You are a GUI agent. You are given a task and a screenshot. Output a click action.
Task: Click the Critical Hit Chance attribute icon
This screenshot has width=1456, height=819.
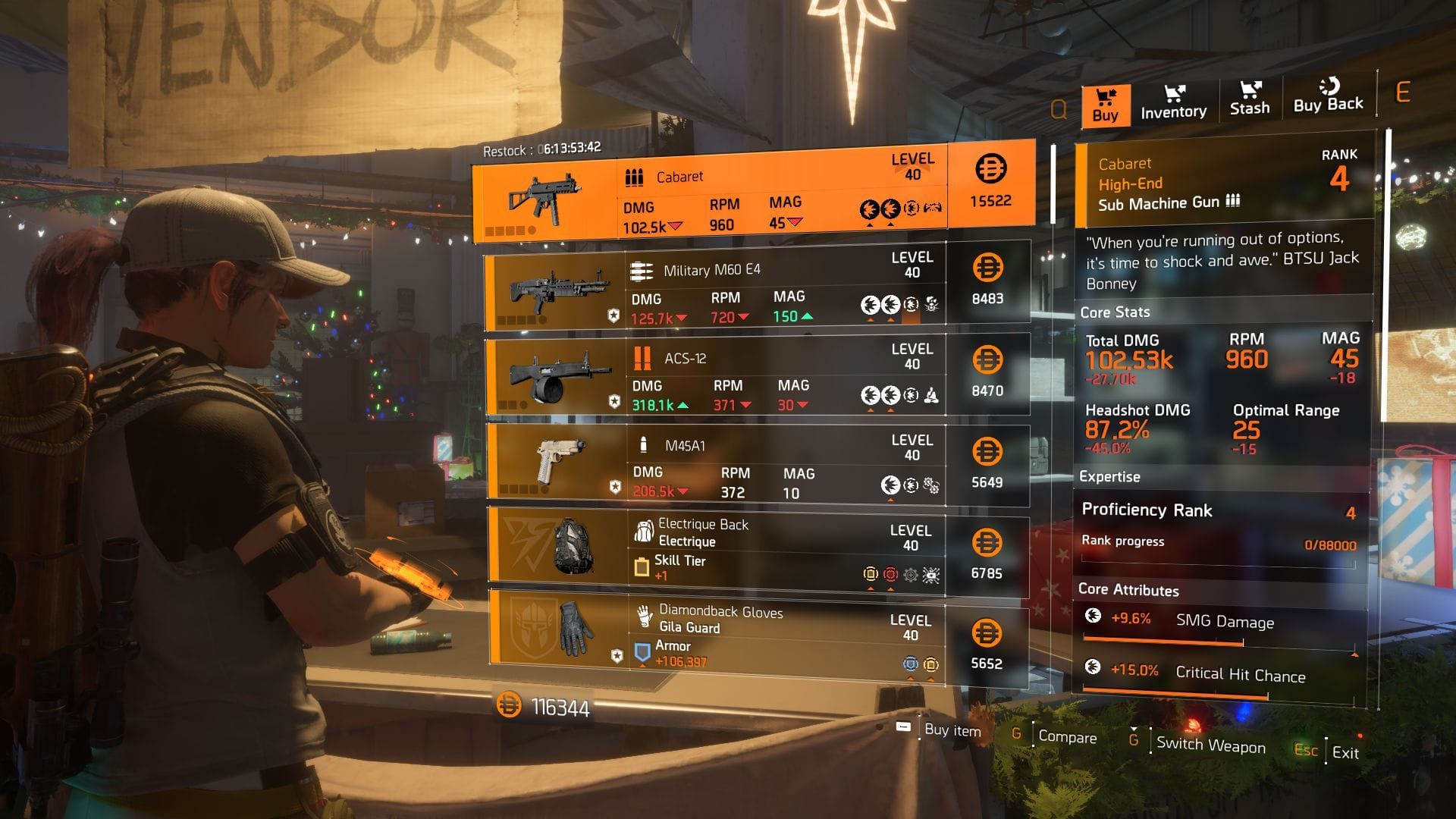[x=1093, y=670]
